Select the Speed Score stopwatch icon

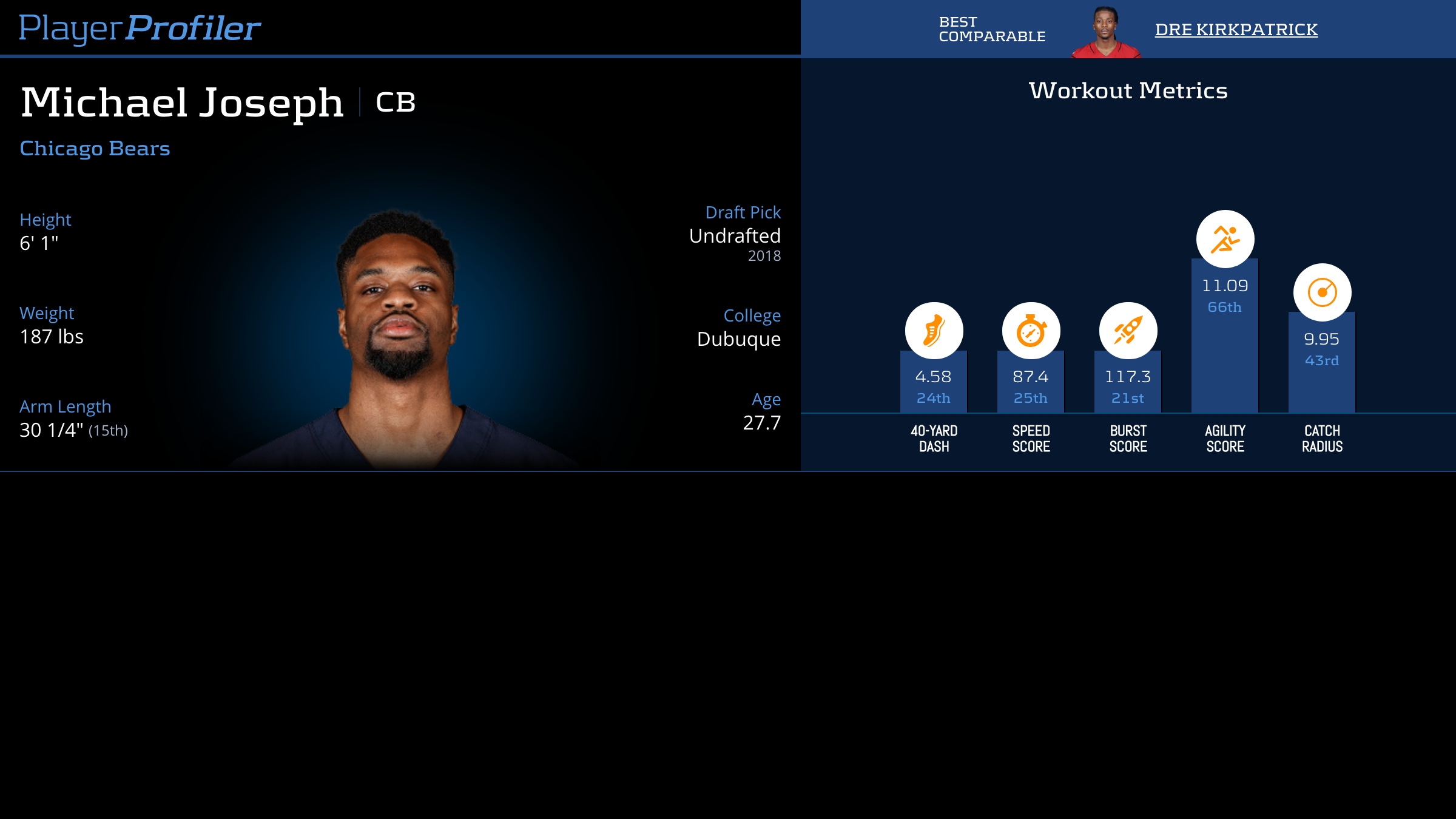coord(1031,331)
